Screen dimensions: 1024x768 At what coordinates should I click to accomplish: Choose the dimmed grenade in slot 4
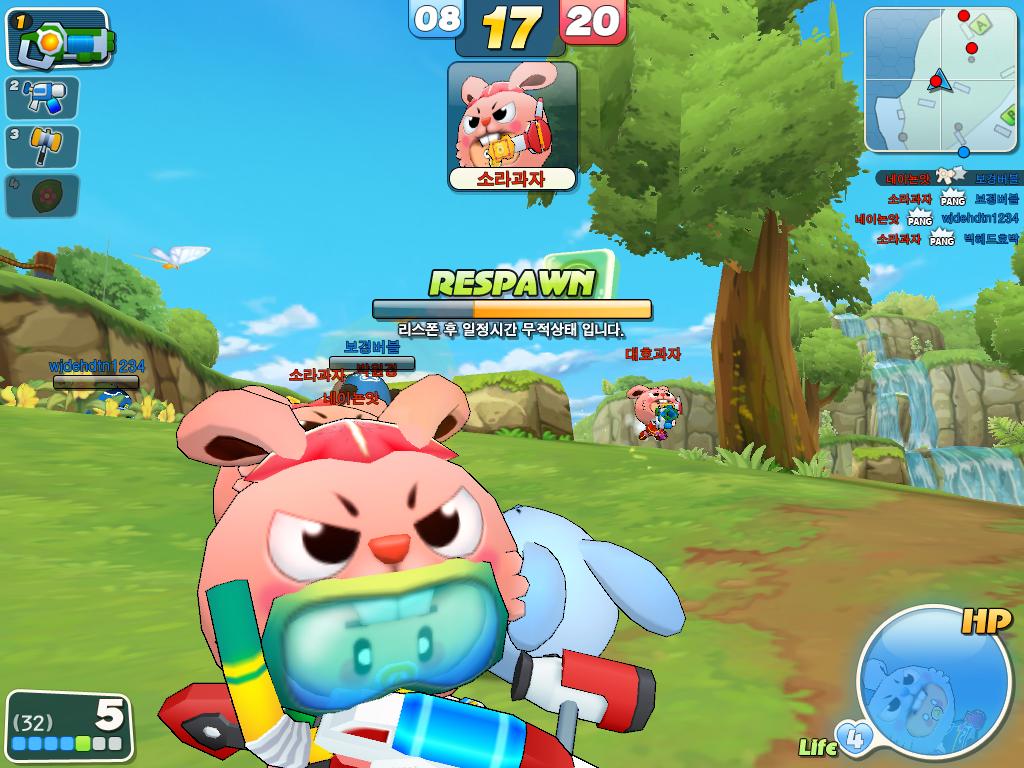click(42, 196)
